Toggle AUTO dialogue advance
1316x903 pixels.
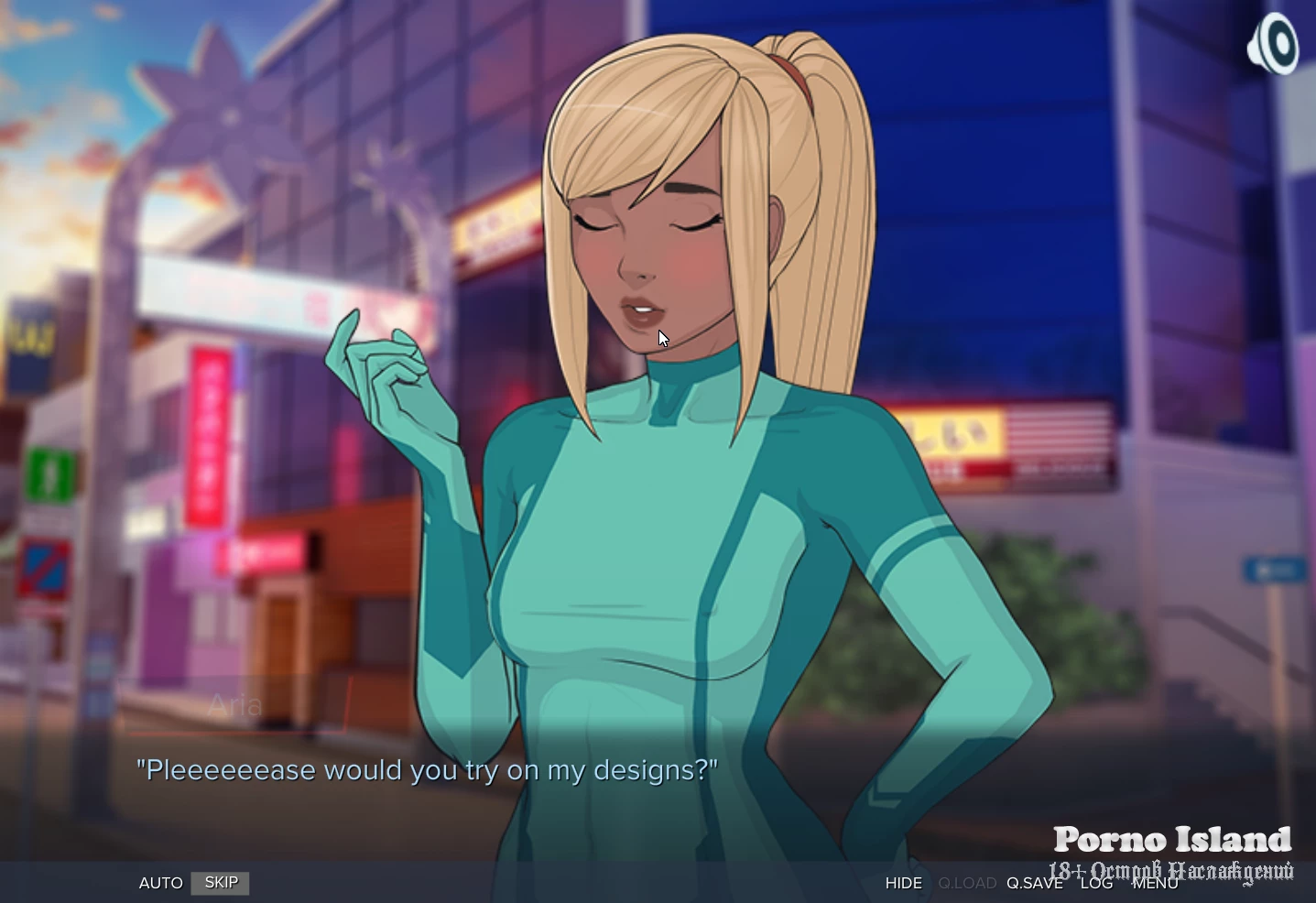(160, 883)
